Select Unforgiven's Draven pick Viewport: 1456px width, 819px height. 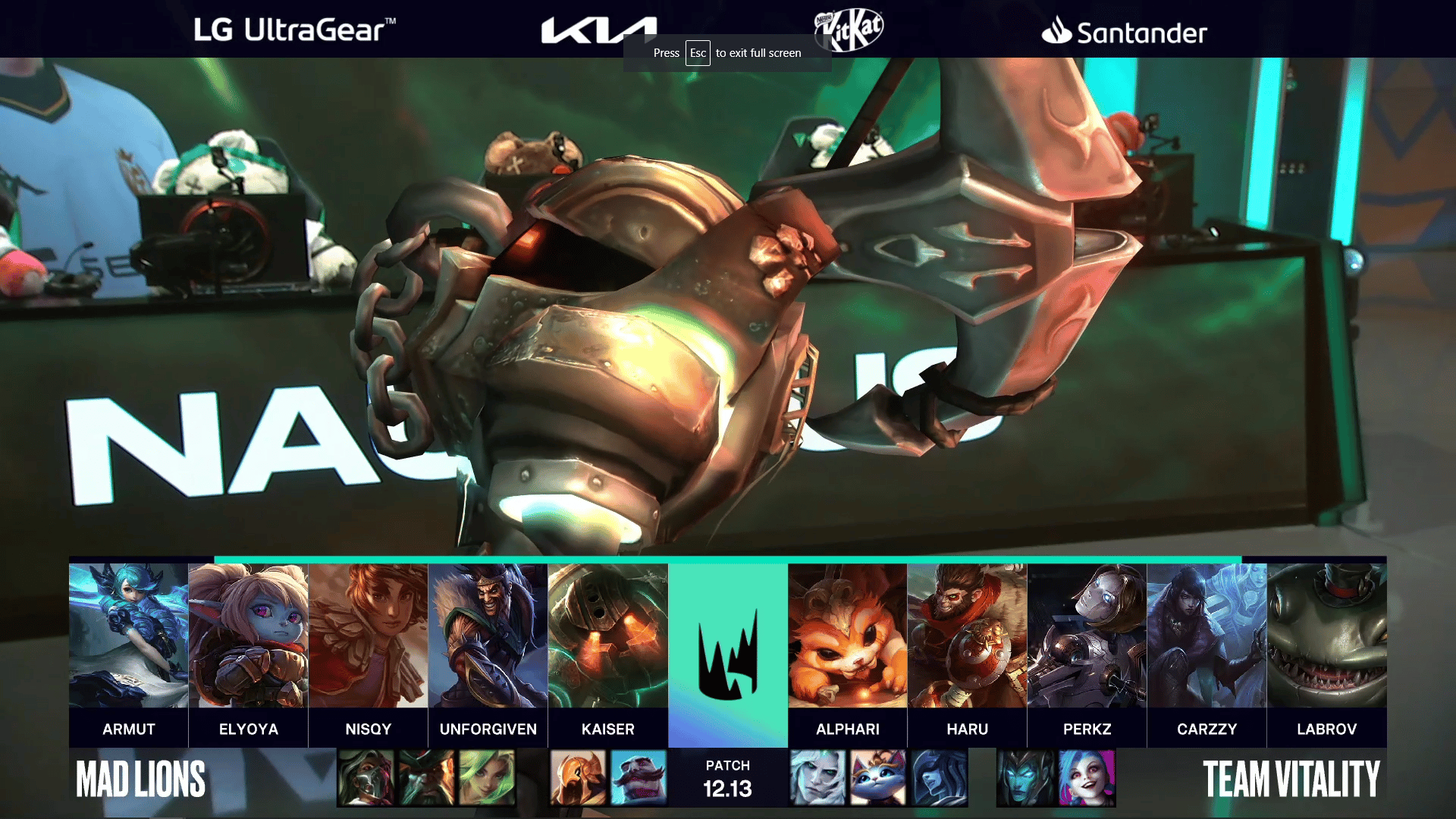488,635
